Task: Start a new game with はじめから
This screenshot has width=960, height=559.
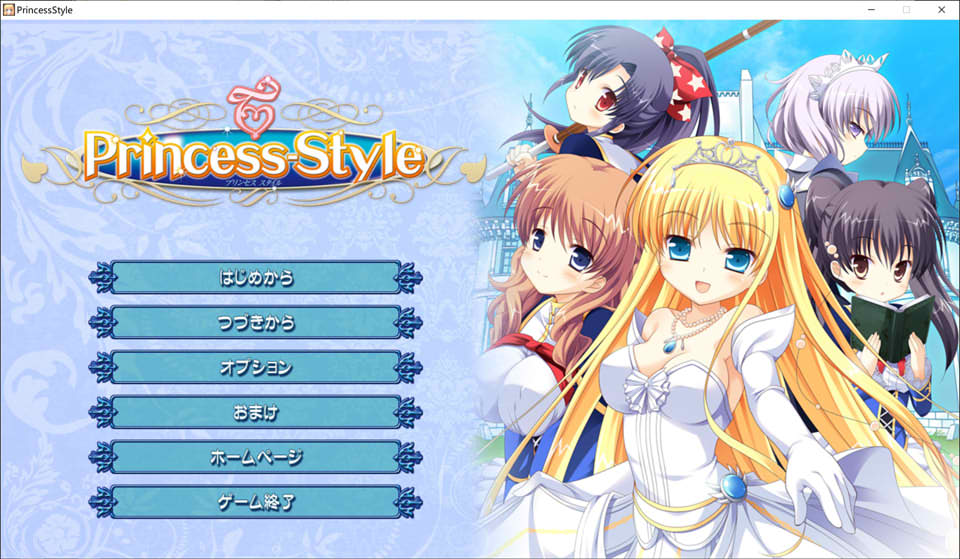Action: tap(256, 277)
